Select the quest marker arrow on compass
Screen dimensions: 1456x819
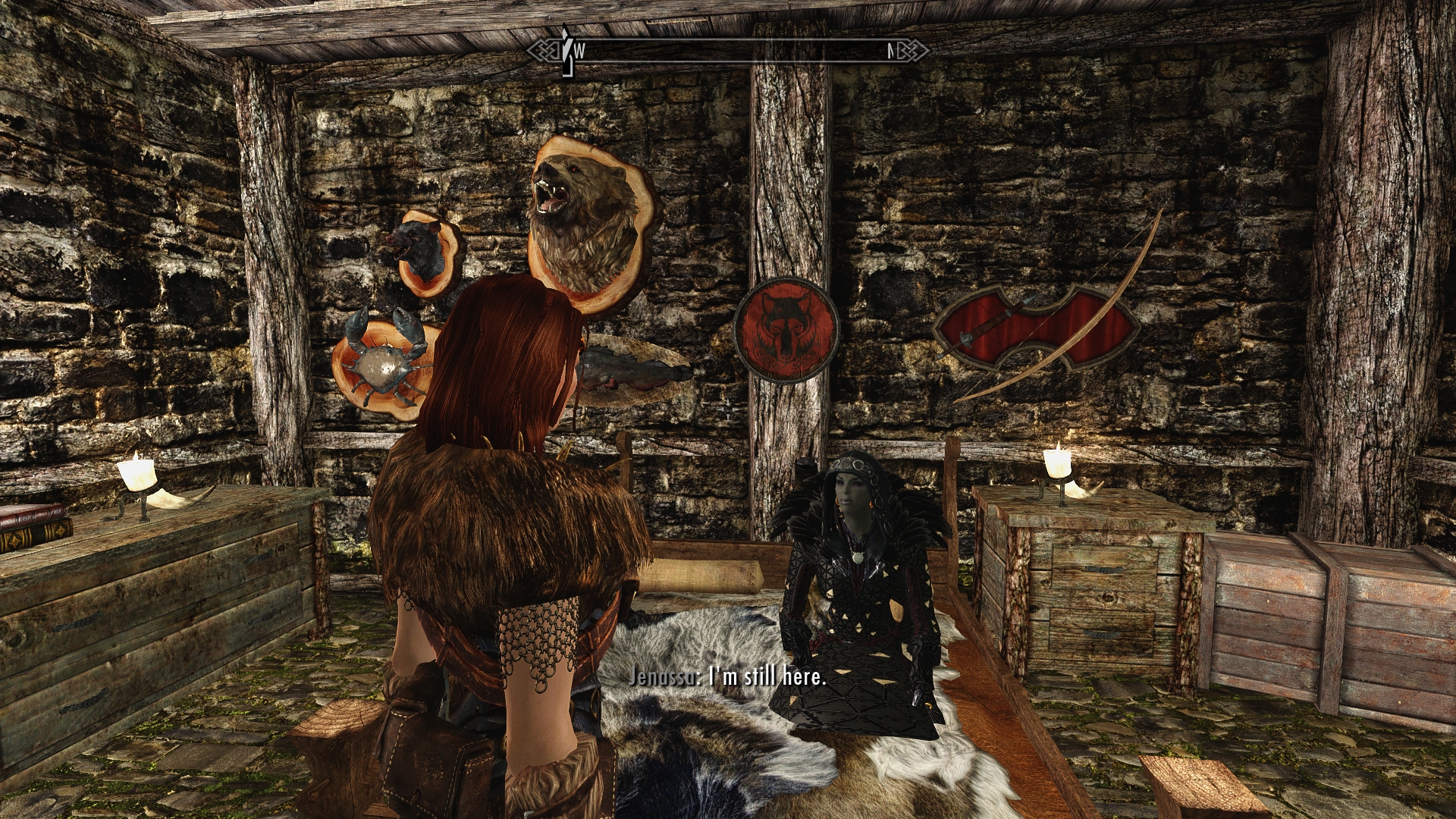tap(565, 51)
